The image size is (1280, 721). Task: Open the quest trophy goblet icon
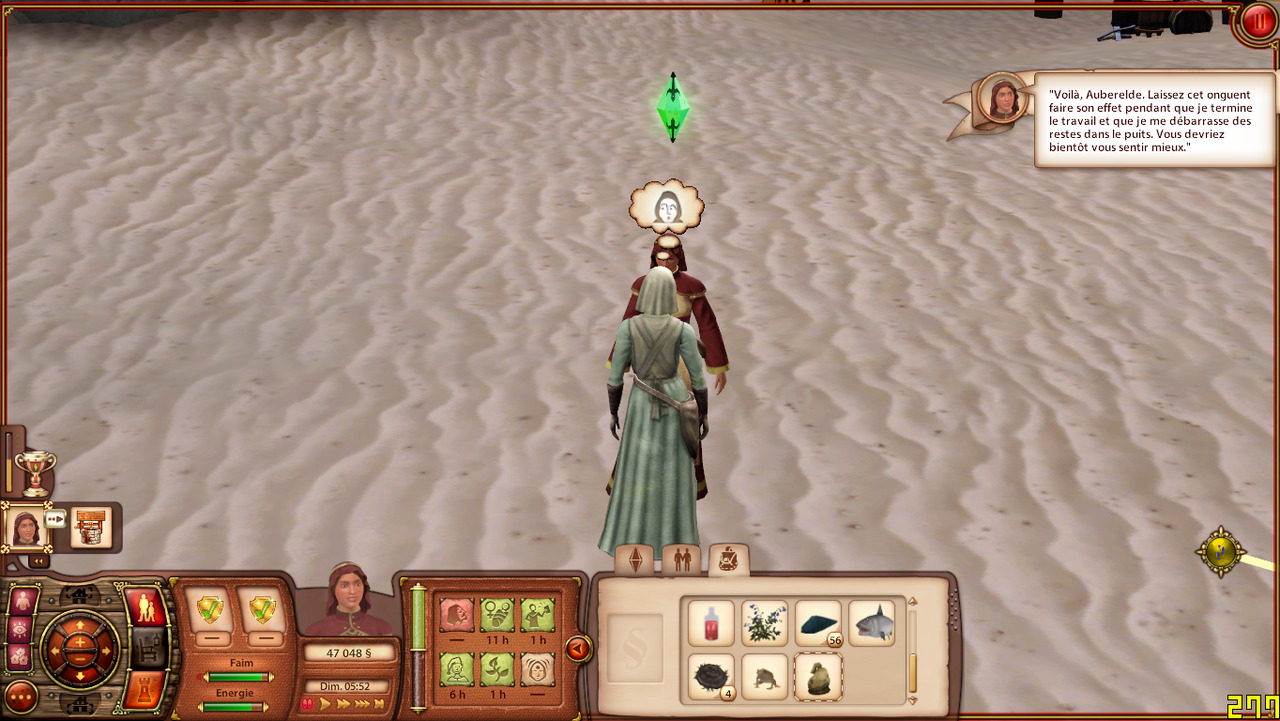click(35, 470)
